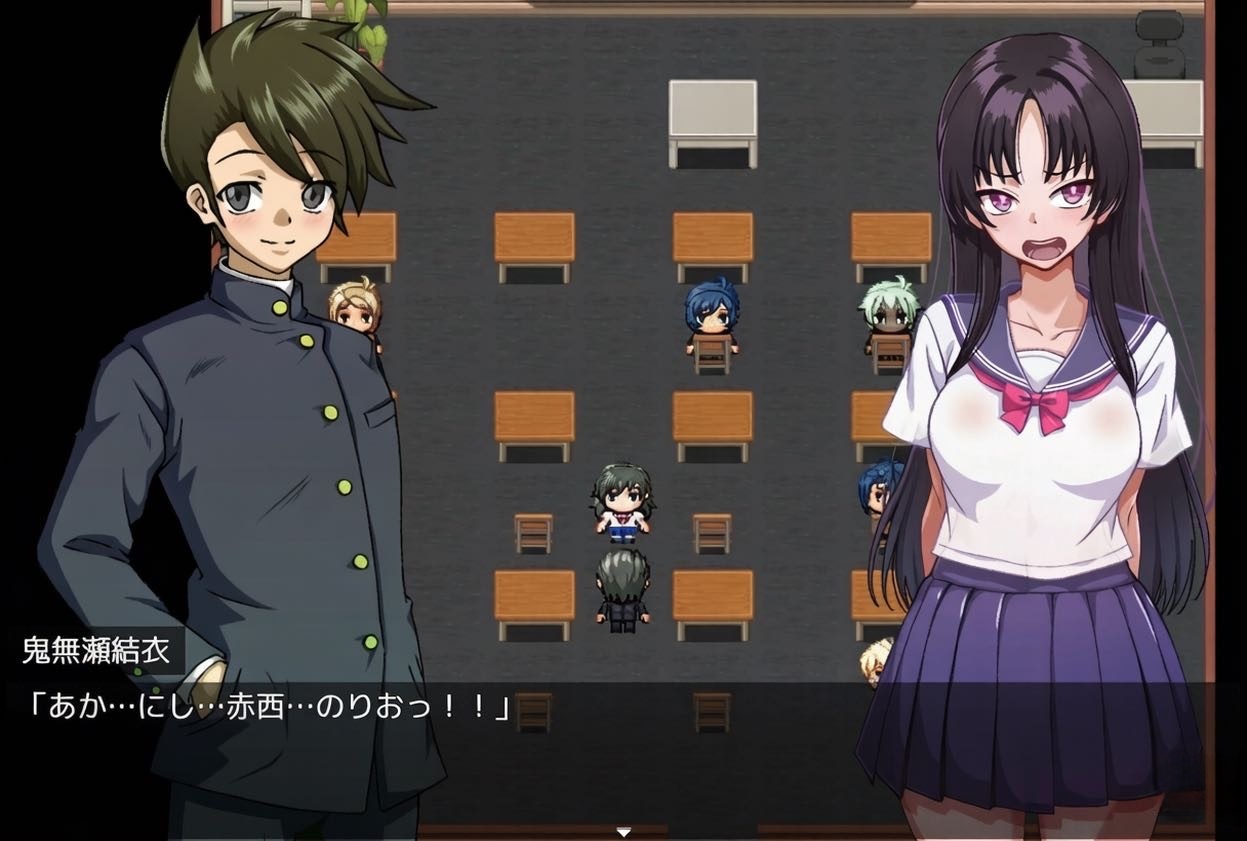The image size is (1247, 841).
Task: Click the white dialogue continue arrow
Action: (x=623, y=832)
